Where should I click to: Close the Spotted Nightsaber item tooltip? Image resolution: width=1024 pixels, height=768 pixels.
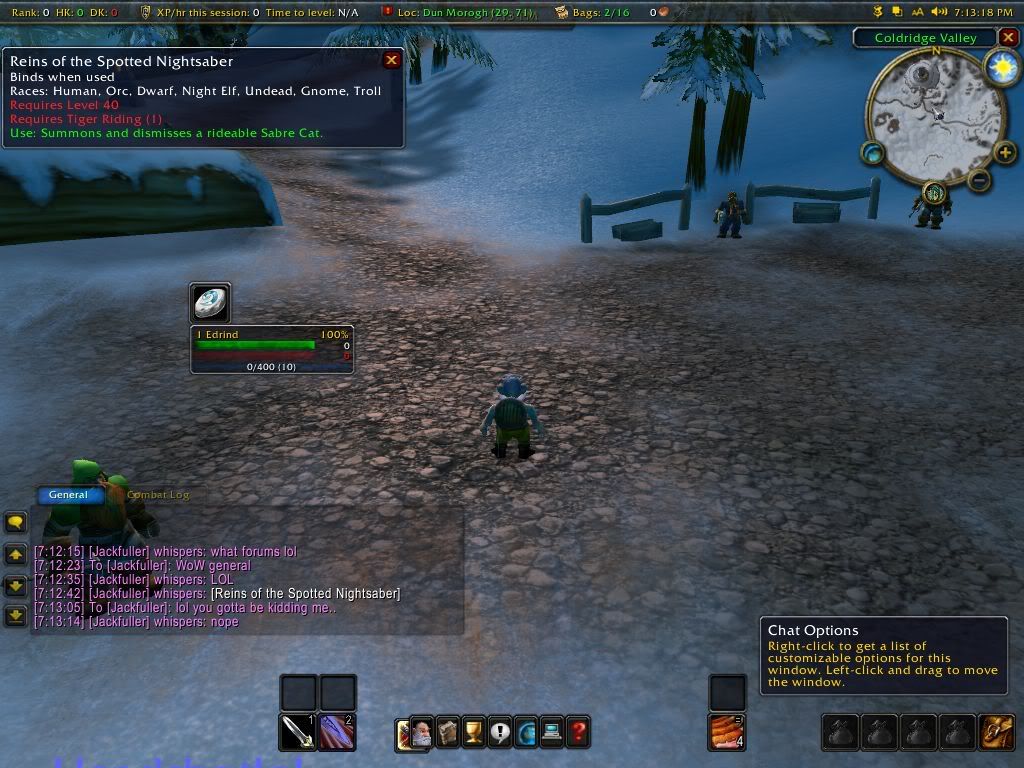(x=392, y=60)
